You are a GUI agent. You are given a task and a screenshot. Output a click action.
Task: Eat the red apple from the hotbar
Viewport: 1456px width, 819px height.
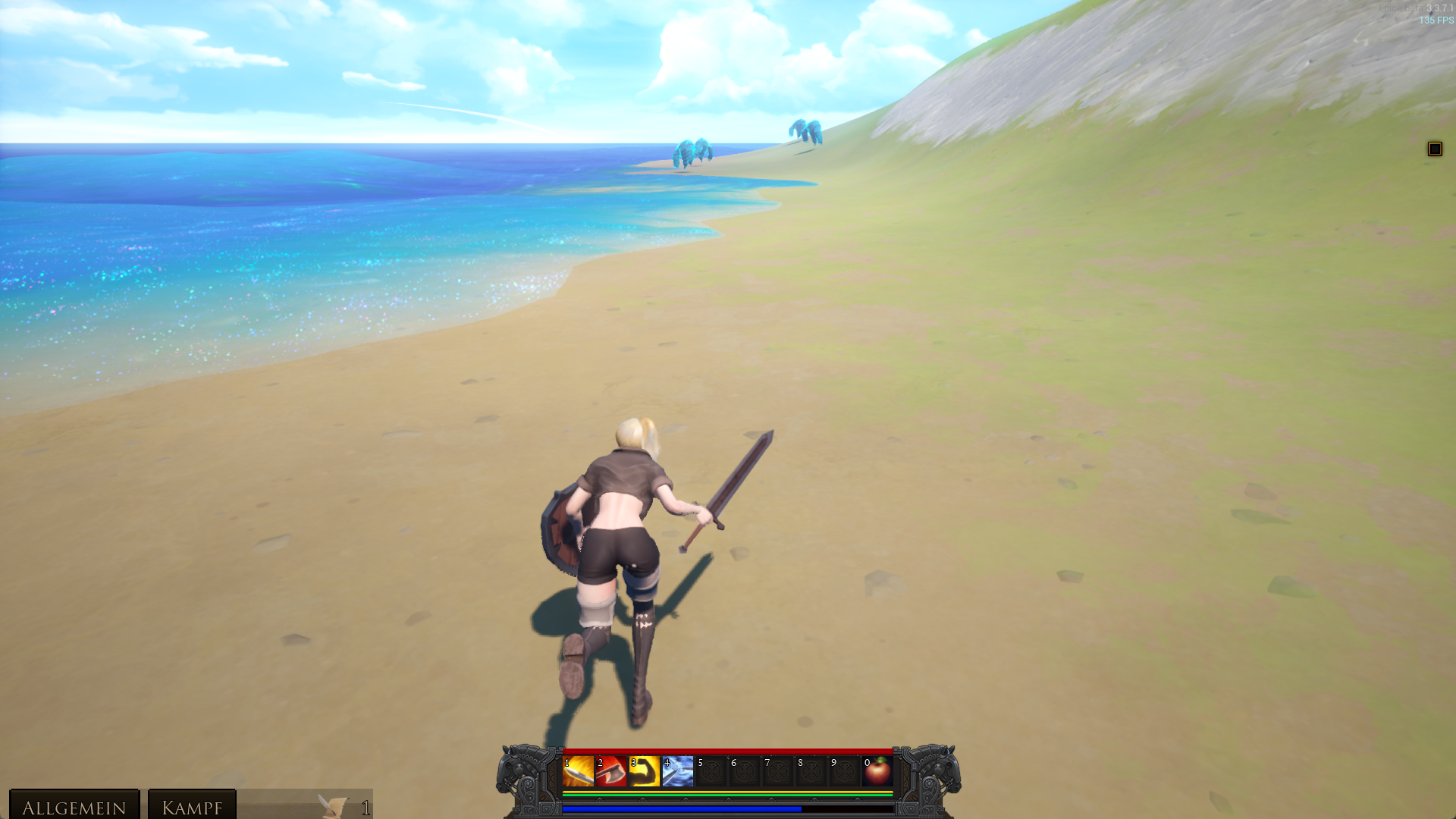[878, 772]
